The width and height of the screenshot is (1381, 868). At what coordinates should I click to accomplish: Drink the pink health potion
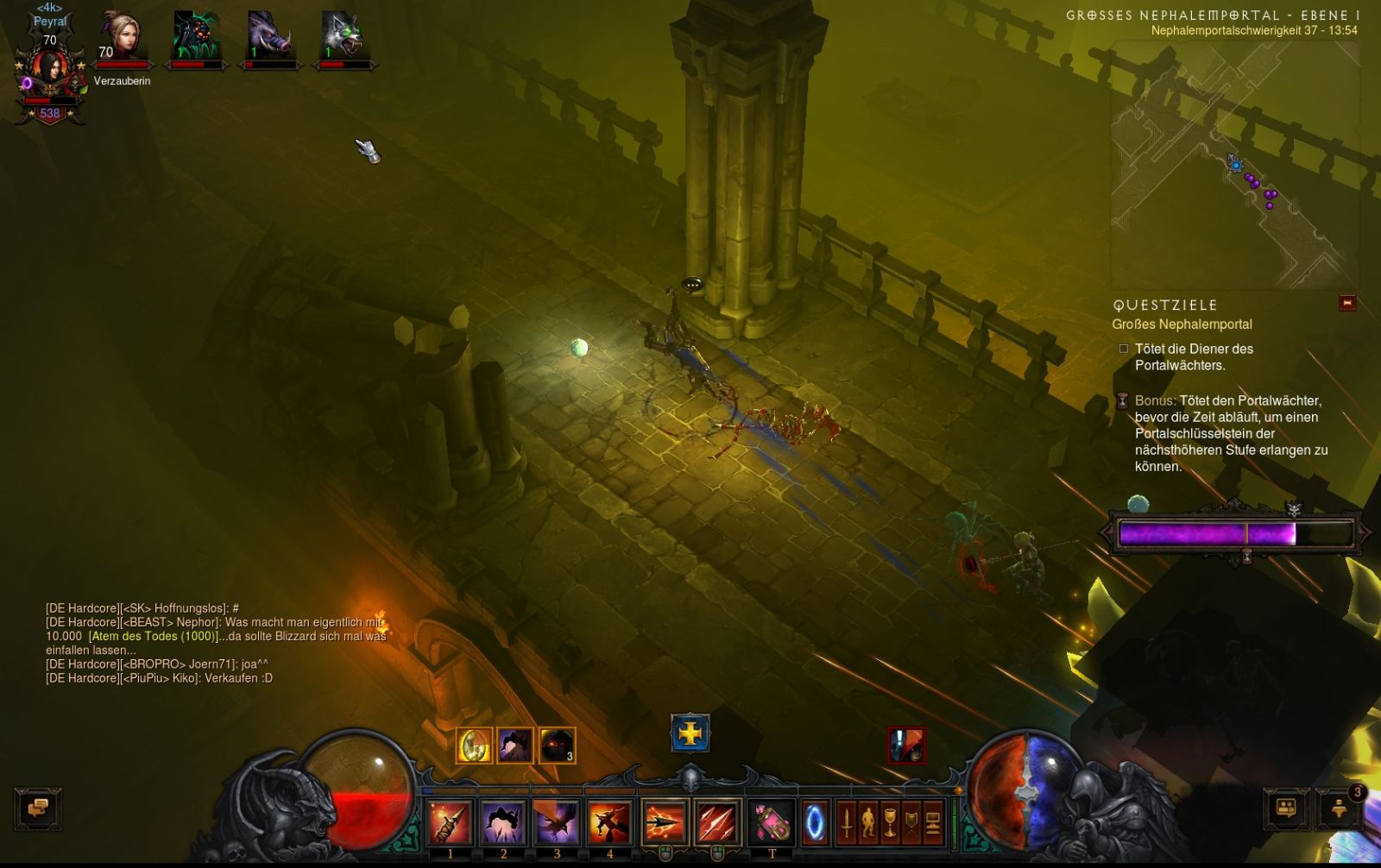click(x=772, y=822)
